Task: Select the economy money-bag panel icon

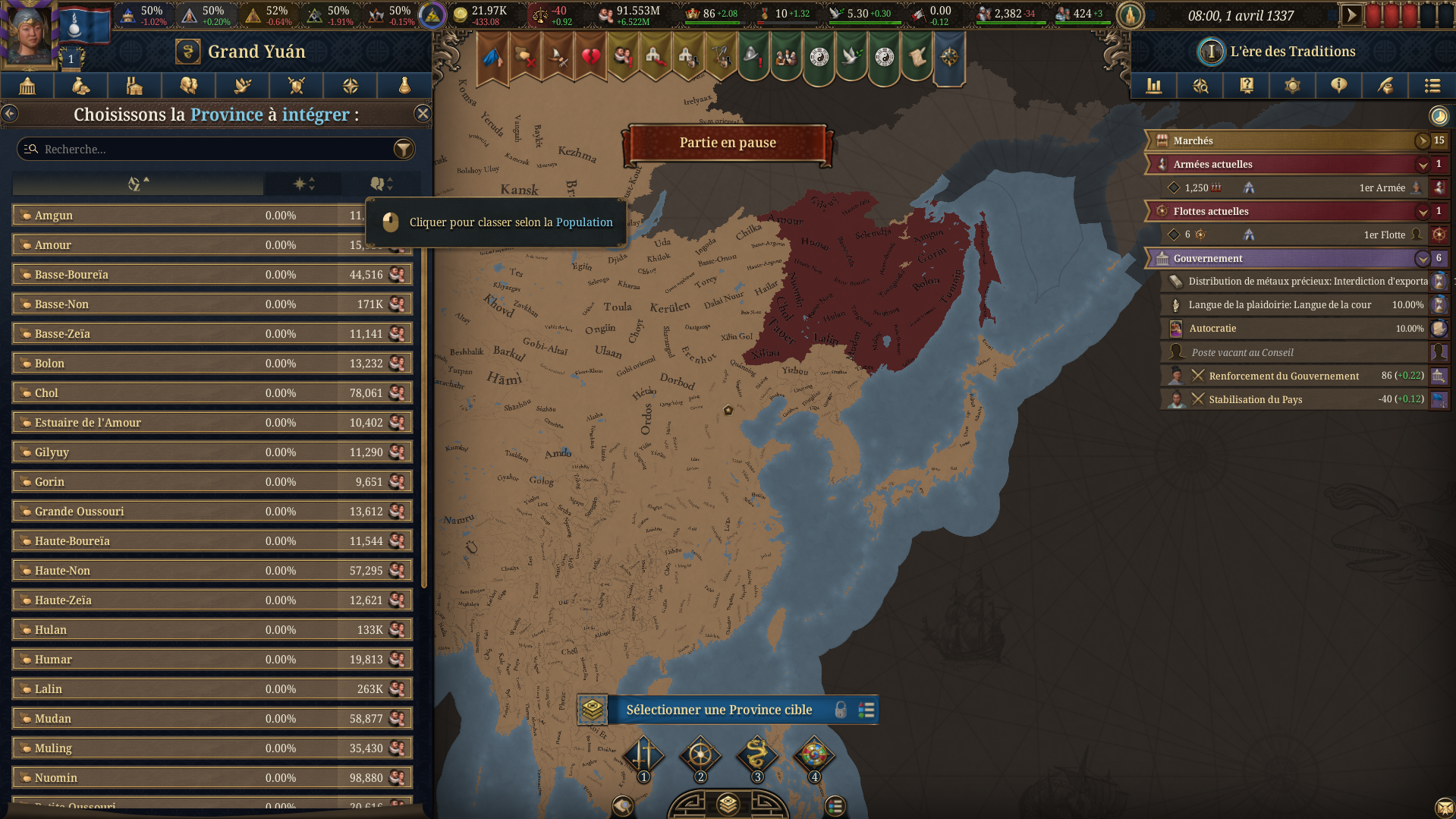Action: click(x=80, y=86)
